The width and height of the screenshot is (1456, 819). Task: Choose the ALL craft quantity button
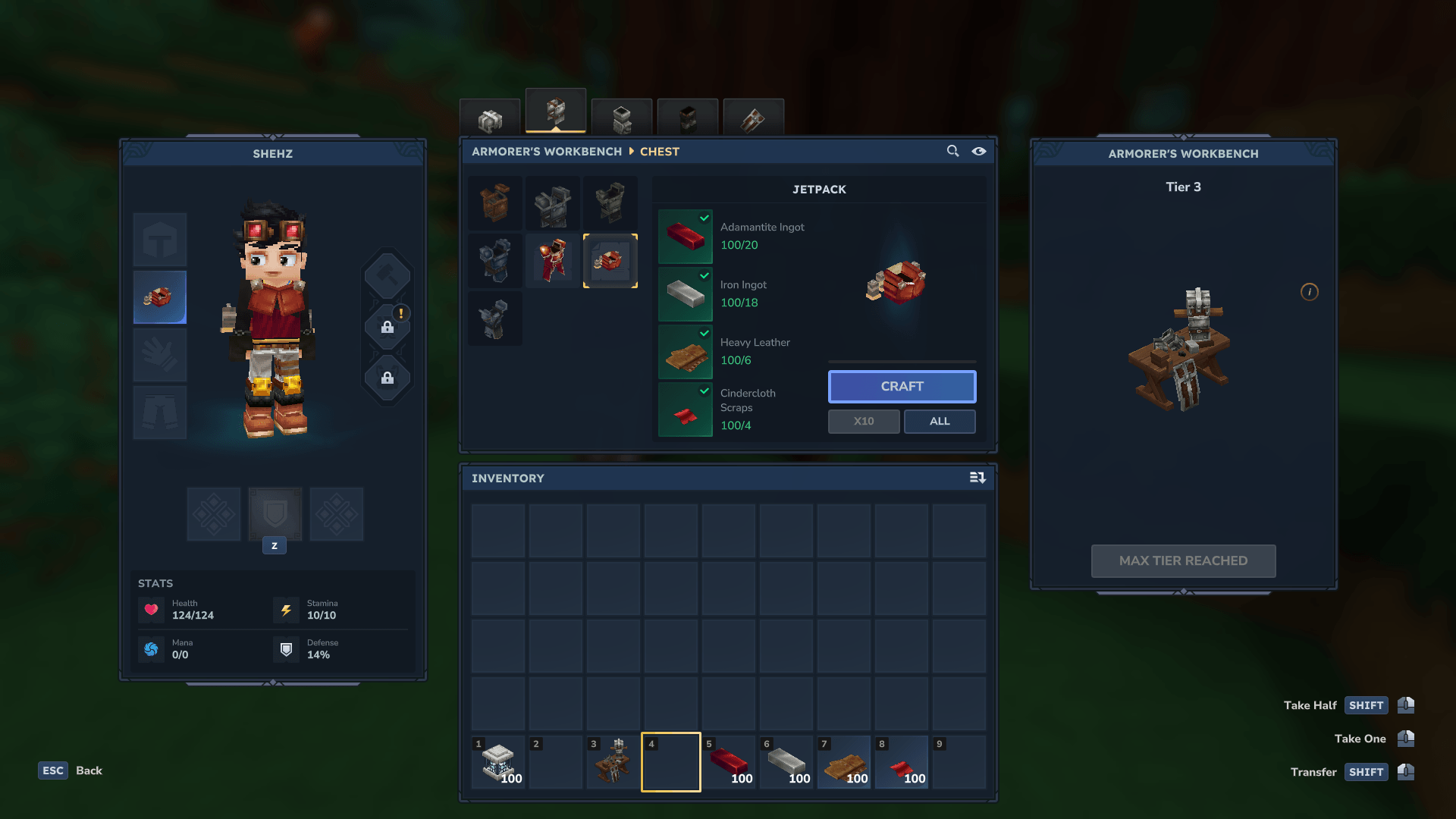coord(940,422)
